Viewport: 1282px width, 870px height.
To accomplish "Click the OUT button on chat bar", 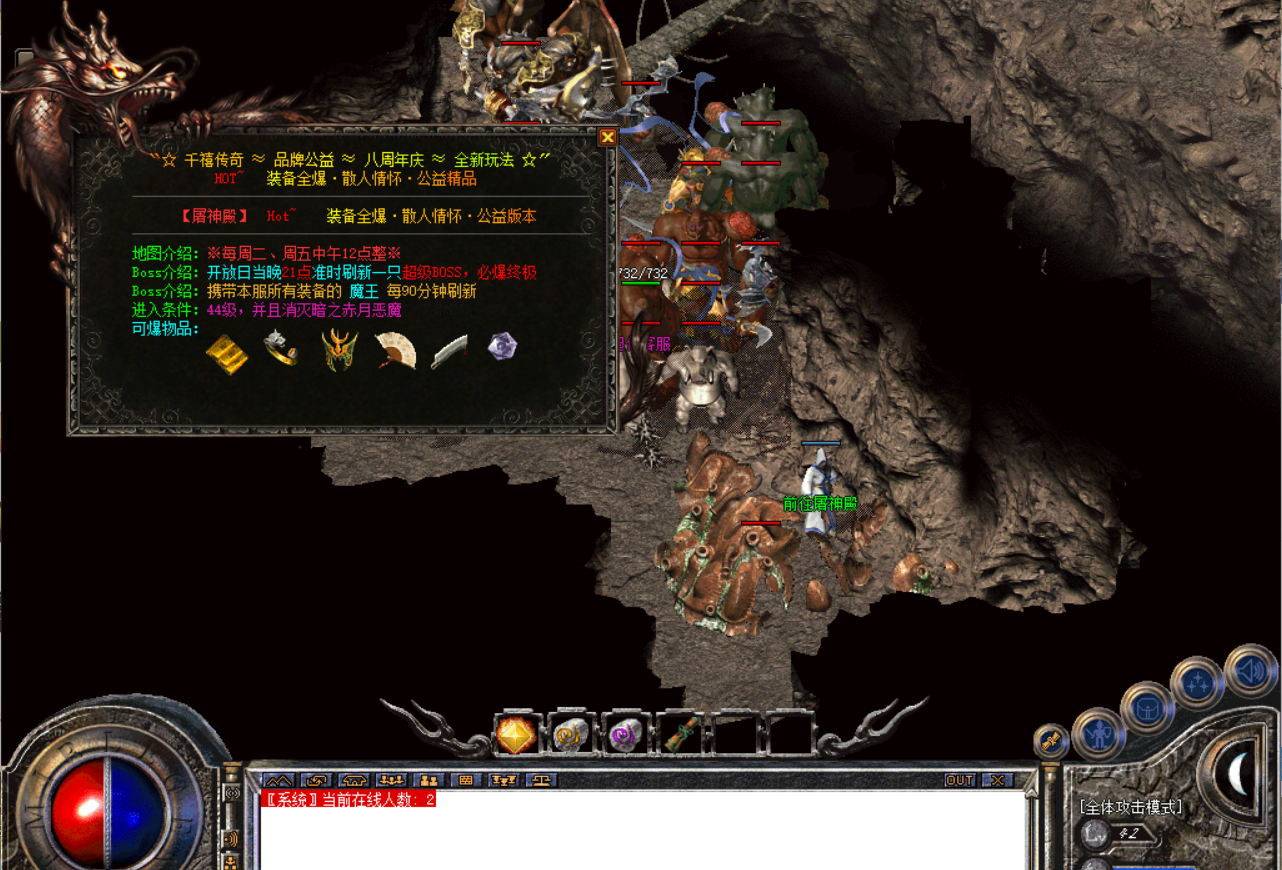I will [x=959, y=780].
